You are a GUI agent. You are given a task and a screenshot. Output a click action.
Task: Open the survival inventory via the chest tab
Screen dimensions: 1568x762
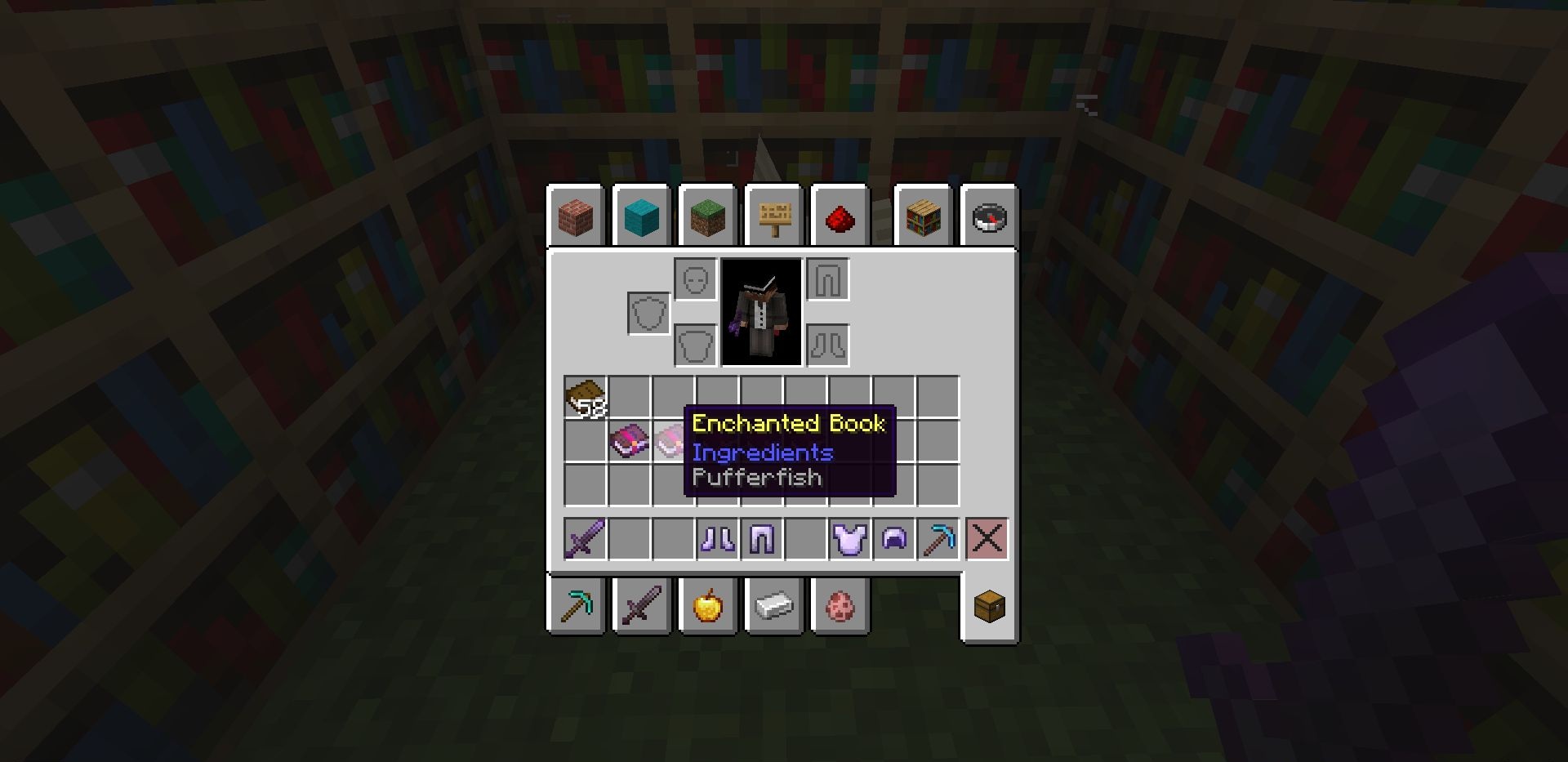(x=988, y=604)
